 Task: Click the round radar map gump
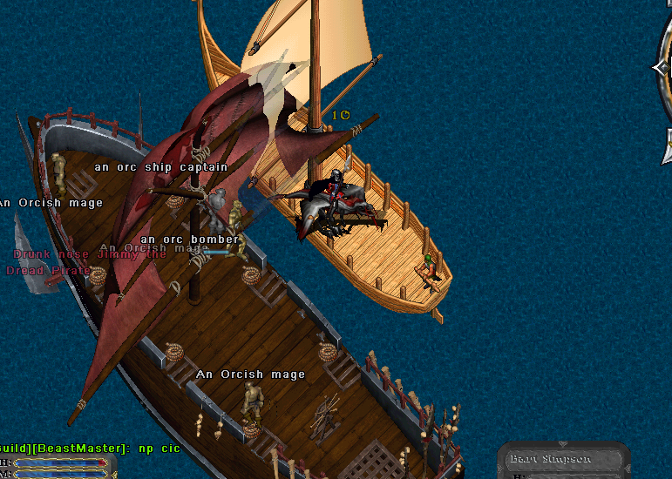coord(664,95)
